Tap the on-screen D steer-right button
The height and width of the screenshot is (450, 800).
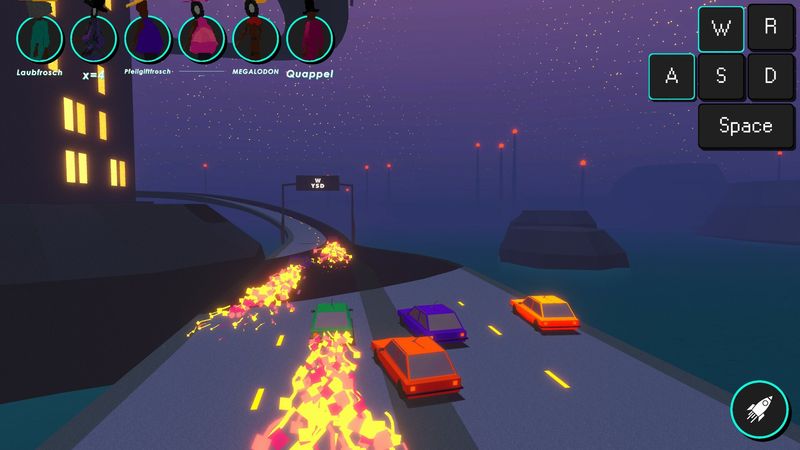click(770, 77)
